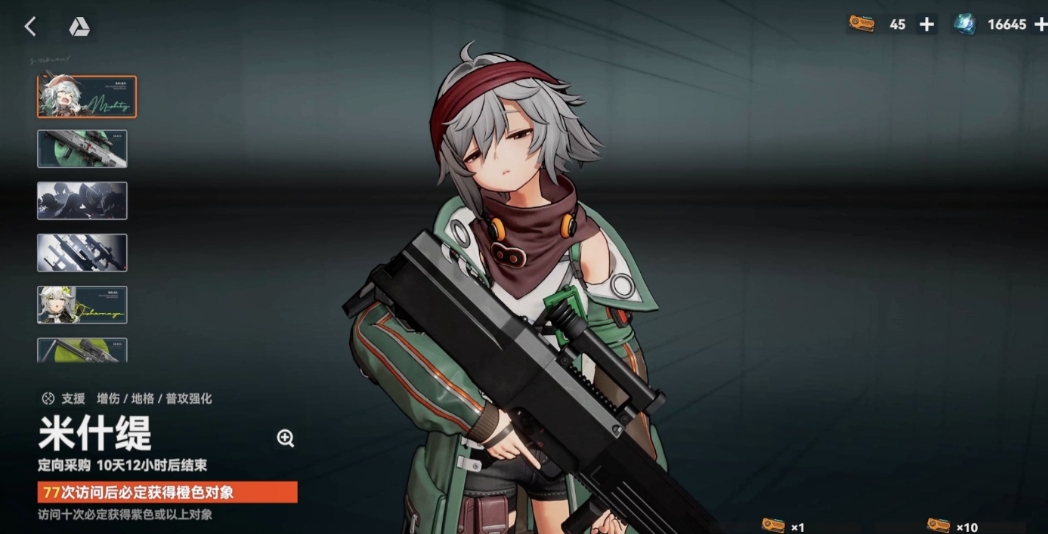Choose the dark character silhouettes banner
Image resolution: width=1048 pixels, height=534 pixels.
82,200
